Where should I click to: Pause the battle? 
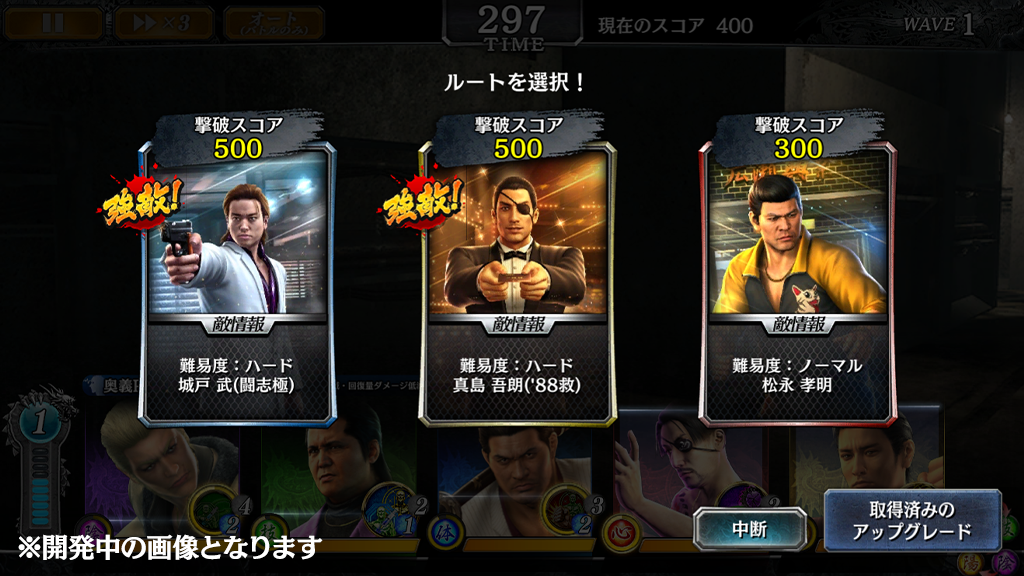click(x=53, y=23)
